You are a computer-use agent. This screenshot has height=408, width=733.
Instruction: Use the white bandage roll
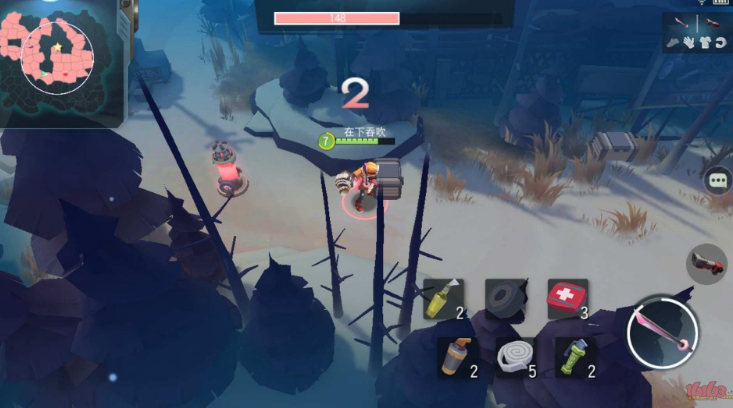pyautogui.click(x=514, y=356)
